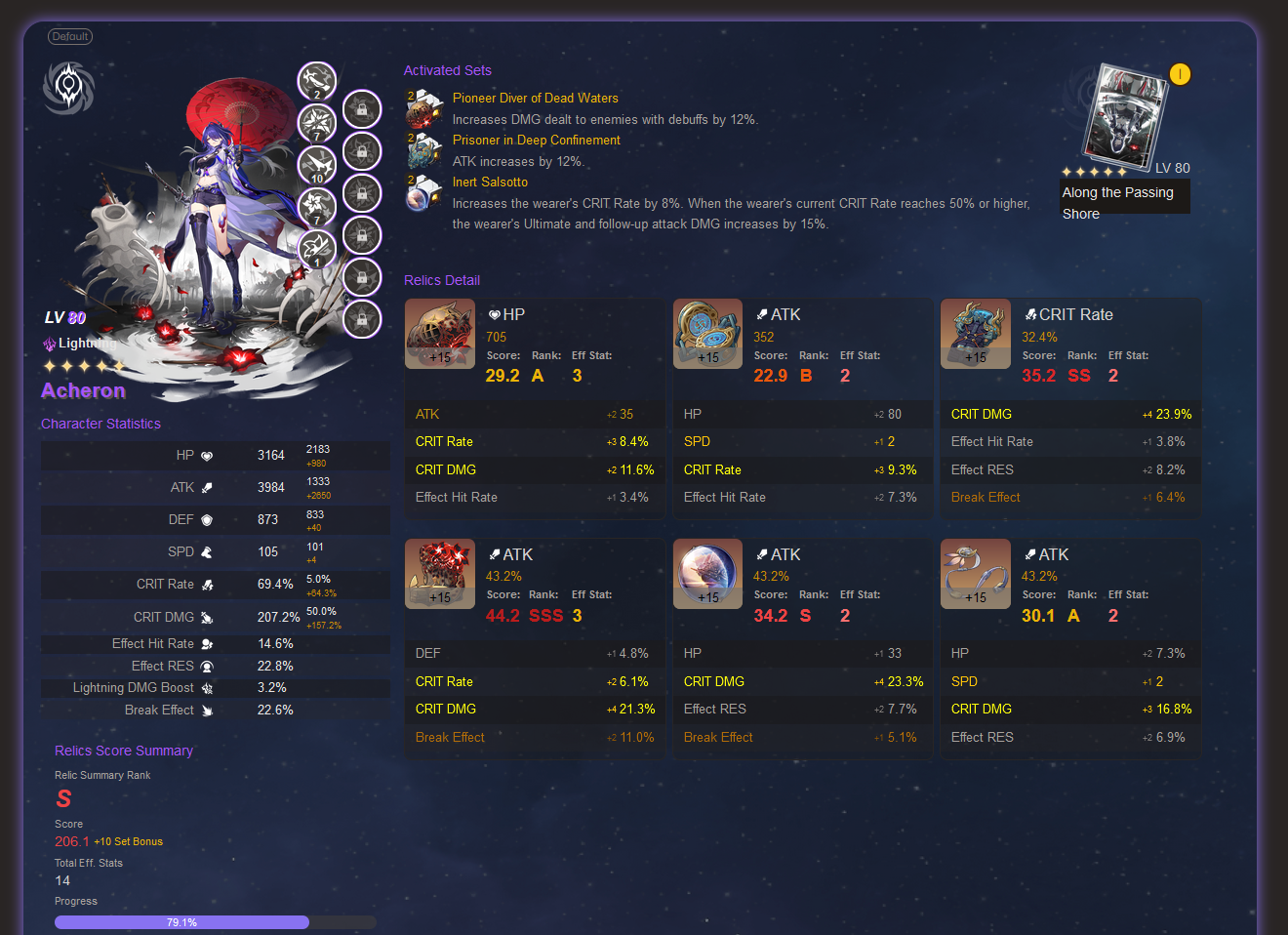This screenshot has height=935, width=1288.
Task: Click the topmost locked Eidolon slot
Action: click(x=362, y=109)
